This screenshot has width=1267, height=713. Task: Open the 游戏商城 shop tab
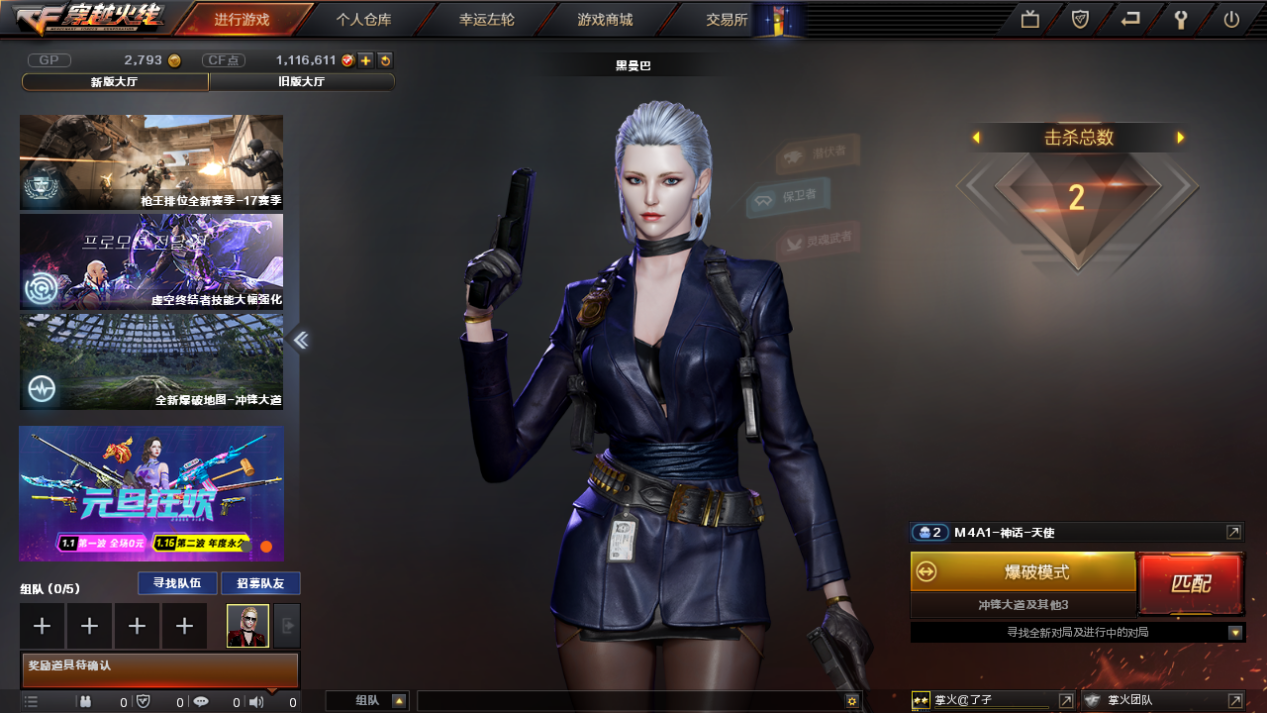pos(605,19)
